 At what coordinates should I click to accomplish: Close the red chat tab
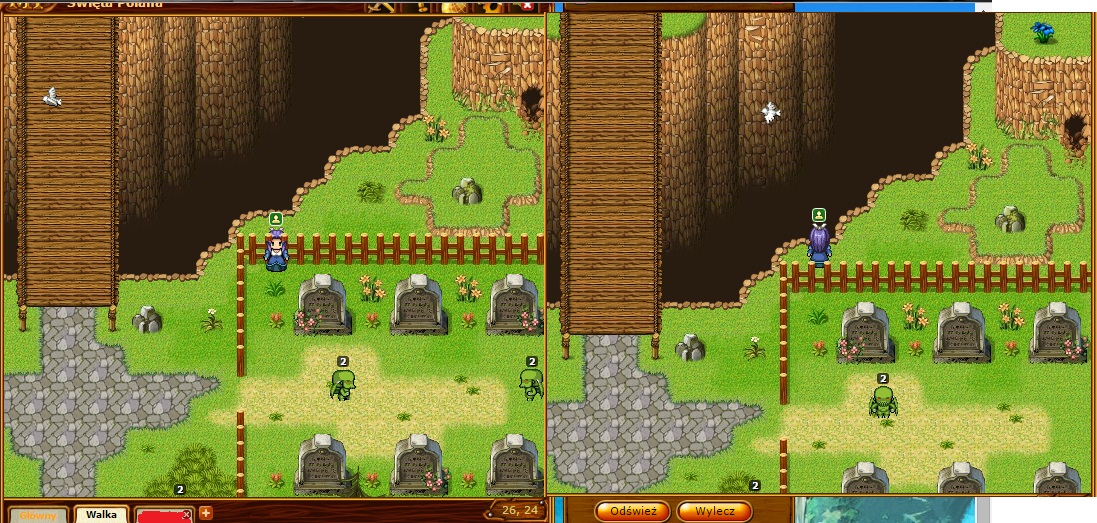coord(186,514)
